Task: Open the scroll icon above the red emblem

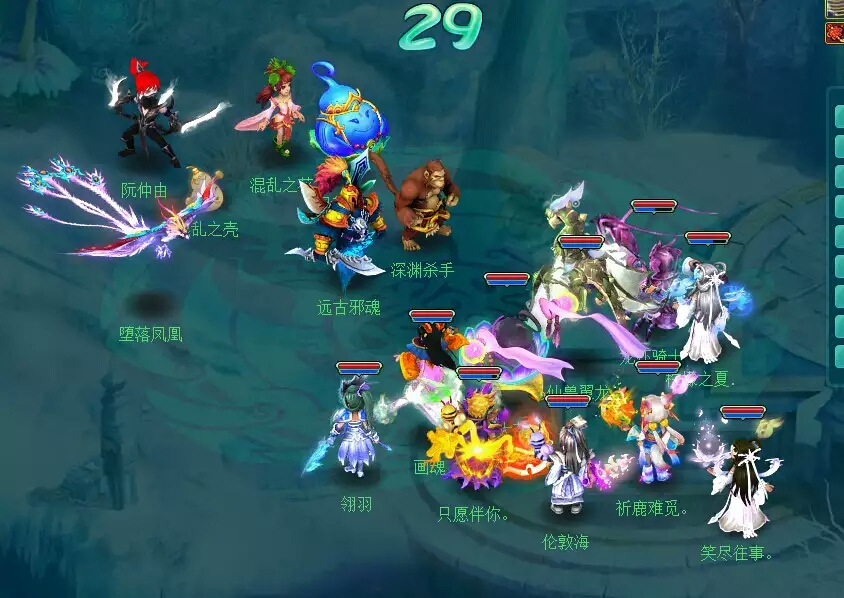Action: [x=834, y=8]
